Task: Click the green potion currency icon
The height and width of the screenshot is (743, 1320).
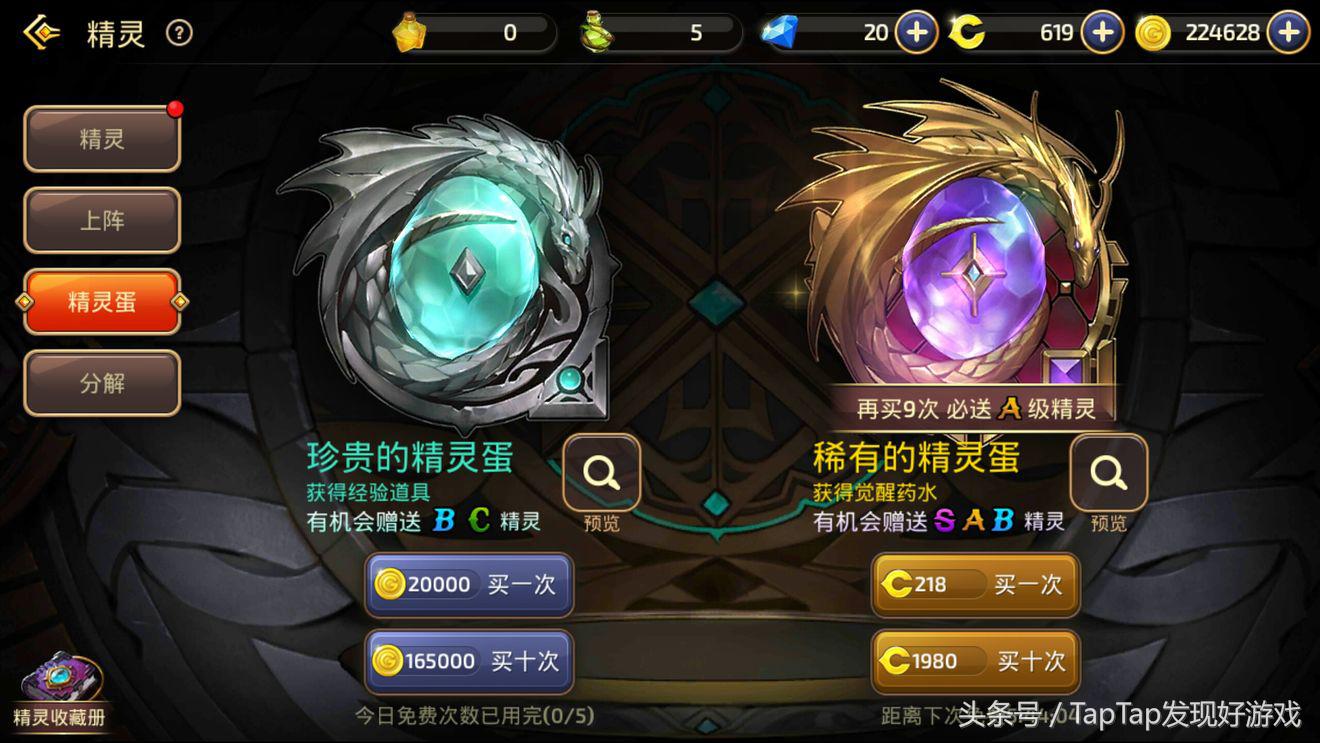Action: click(x=594, y=32)
